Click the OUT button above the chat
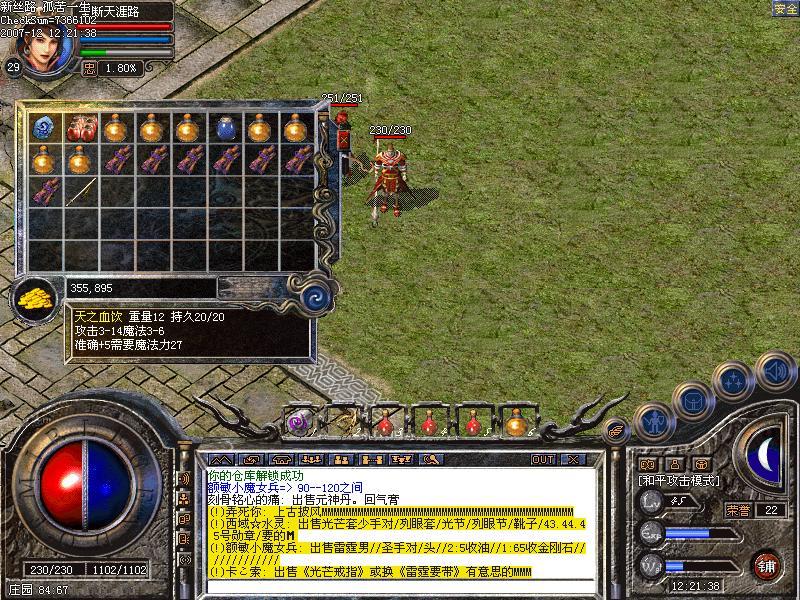Image resolution: width=800 pixels, height=600 pixels. tap(542, 460)
